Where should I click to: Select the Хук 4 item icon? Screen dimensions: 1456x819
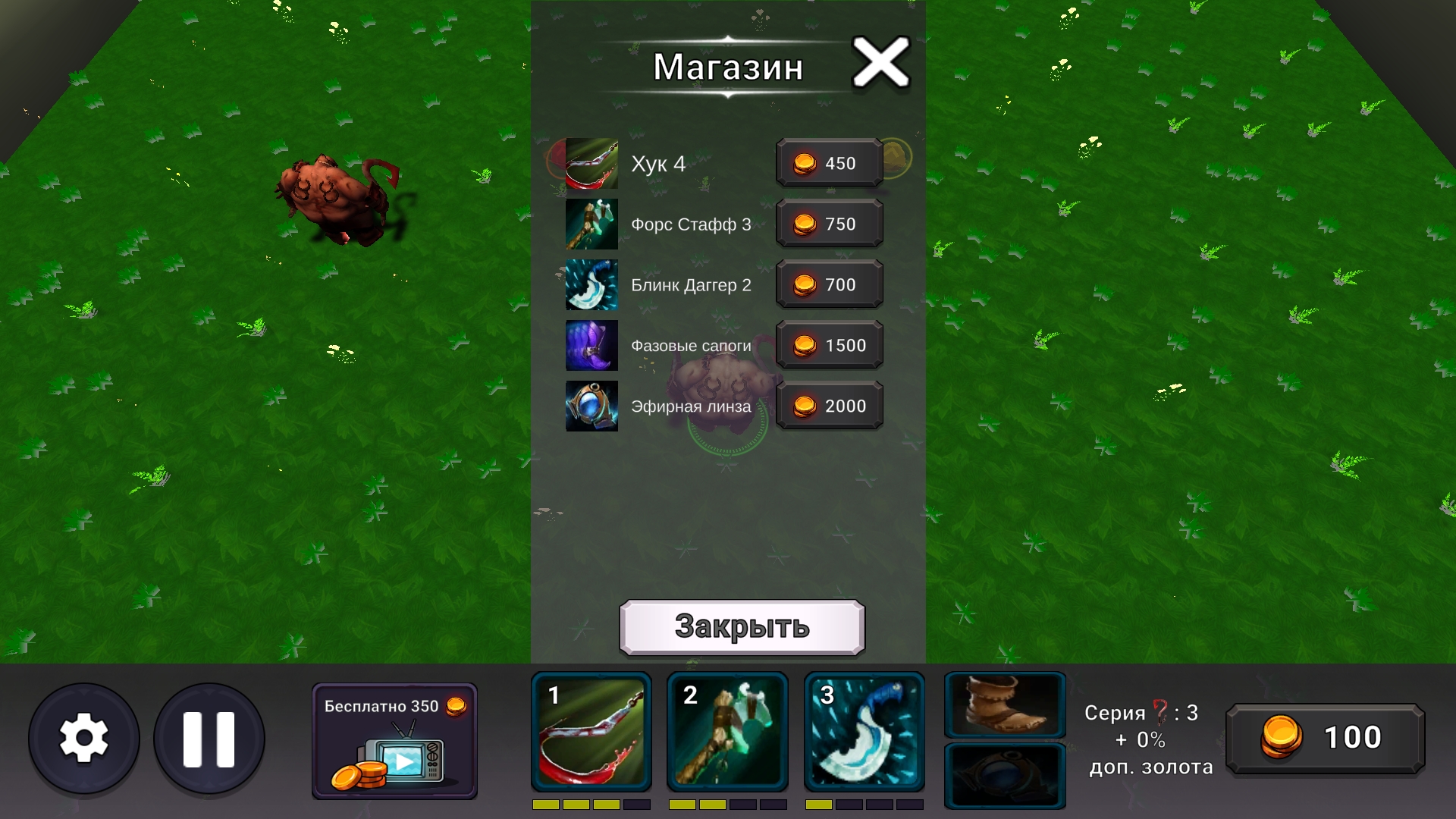coord(591,163)
